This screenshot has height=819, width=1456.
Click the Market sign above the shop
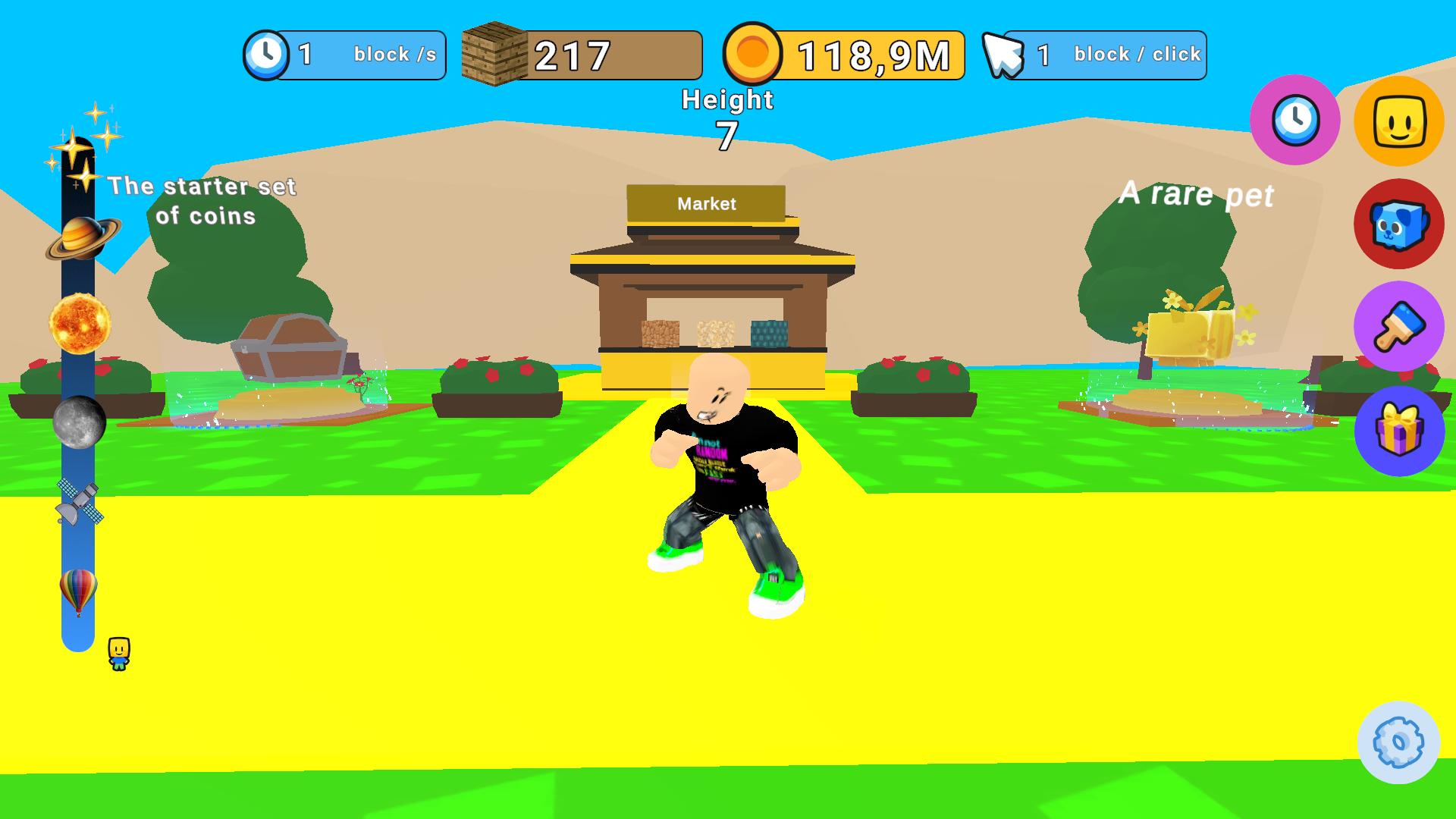point(706,203)
